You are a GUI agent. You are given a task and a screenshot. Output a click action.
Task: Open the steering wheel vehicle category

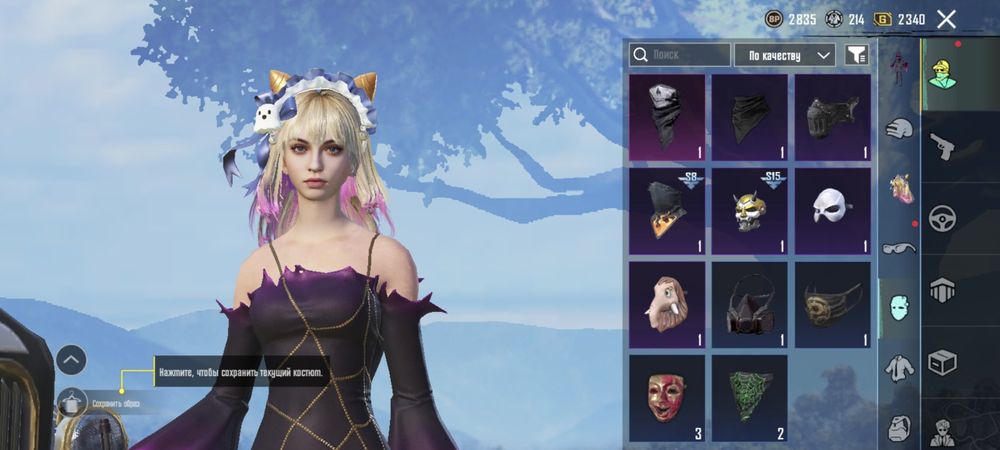tap(943, 219)
